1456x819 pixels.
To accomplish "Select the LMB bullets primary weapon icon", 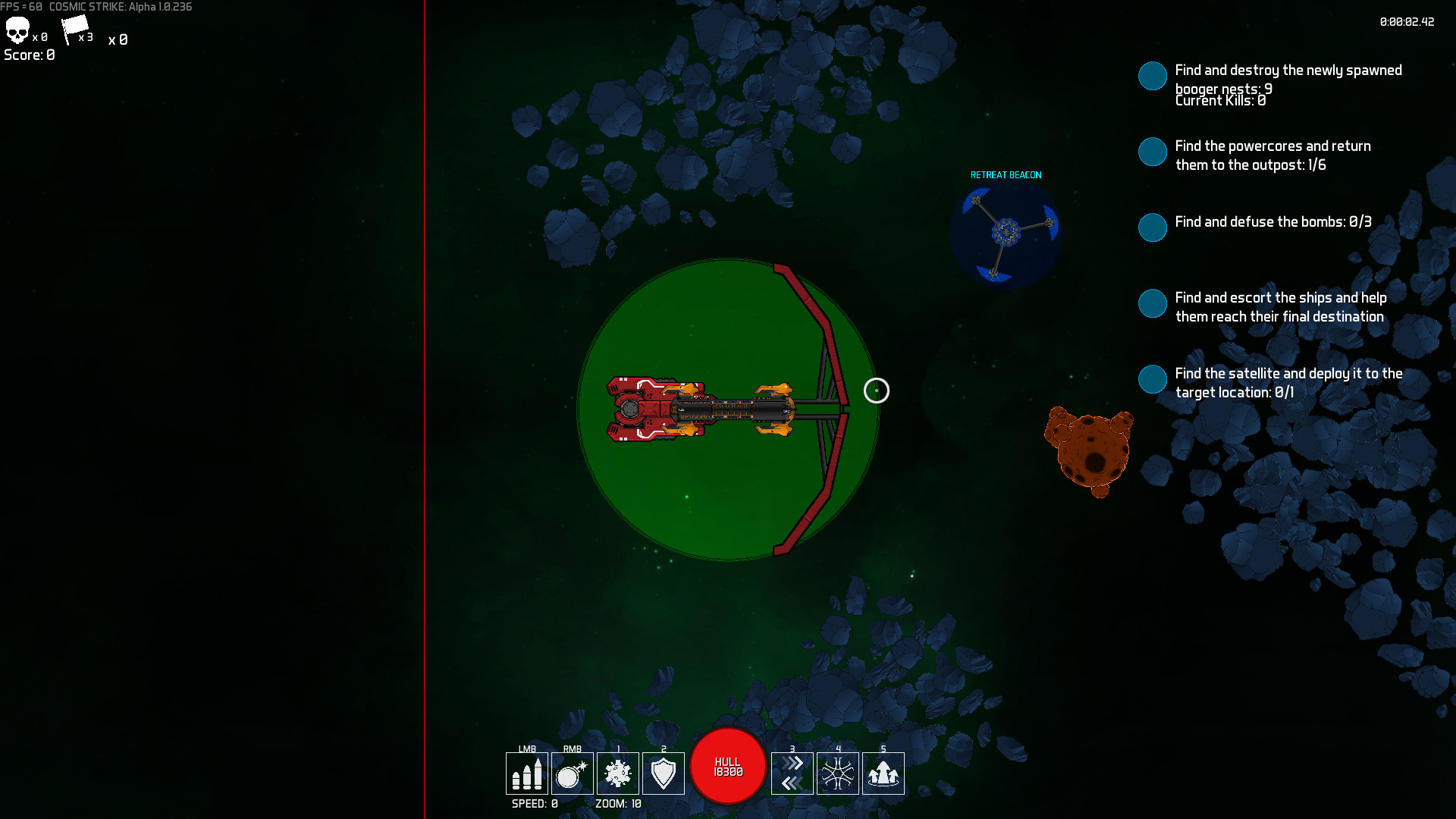I will pyautogui.click(x=528, y=773).
